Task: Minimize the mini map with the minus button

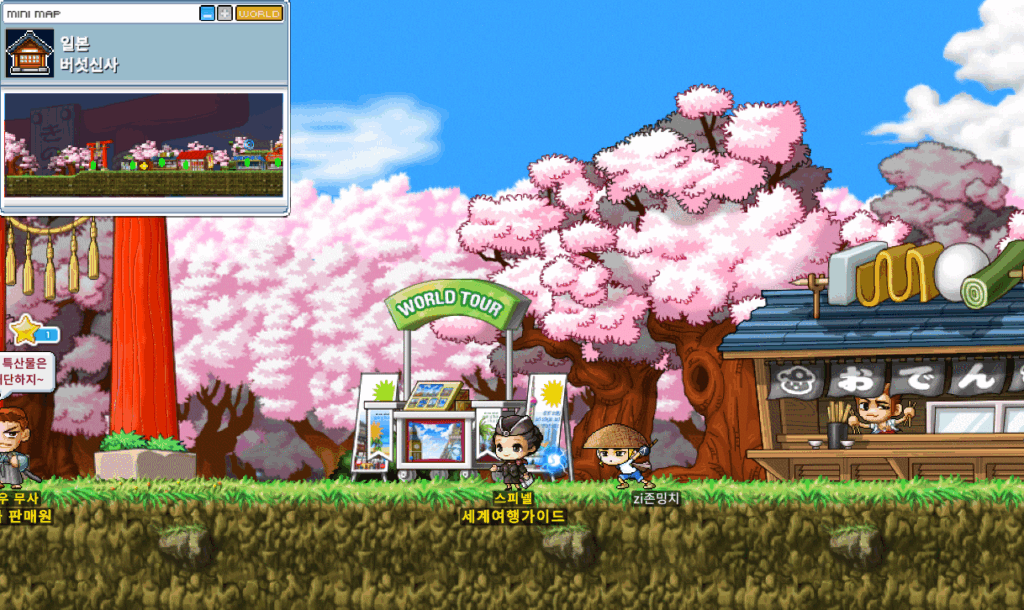Action: tap(207, 14)
